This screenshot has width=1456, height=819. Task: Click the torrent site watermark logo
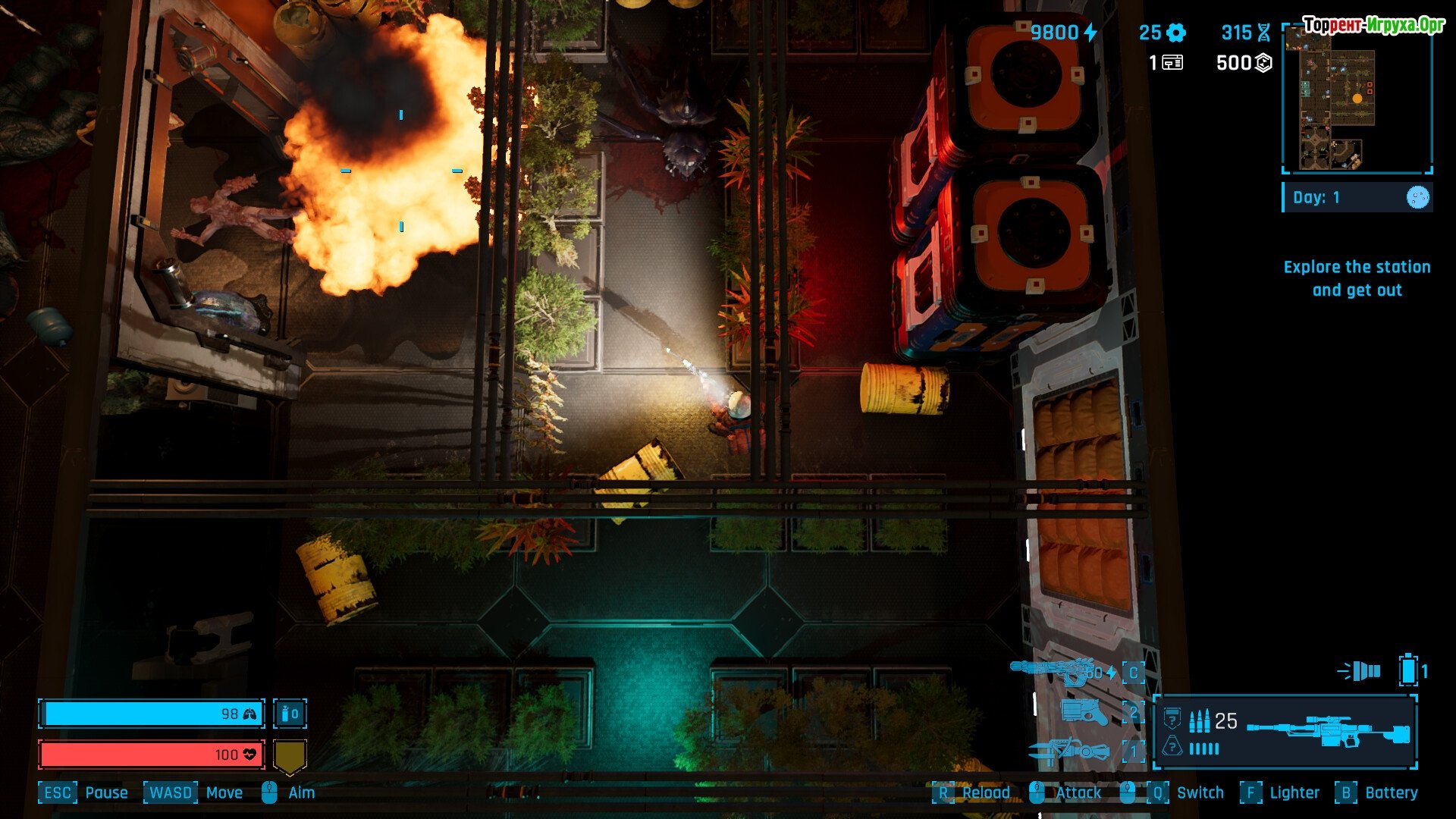(1373, 25)
